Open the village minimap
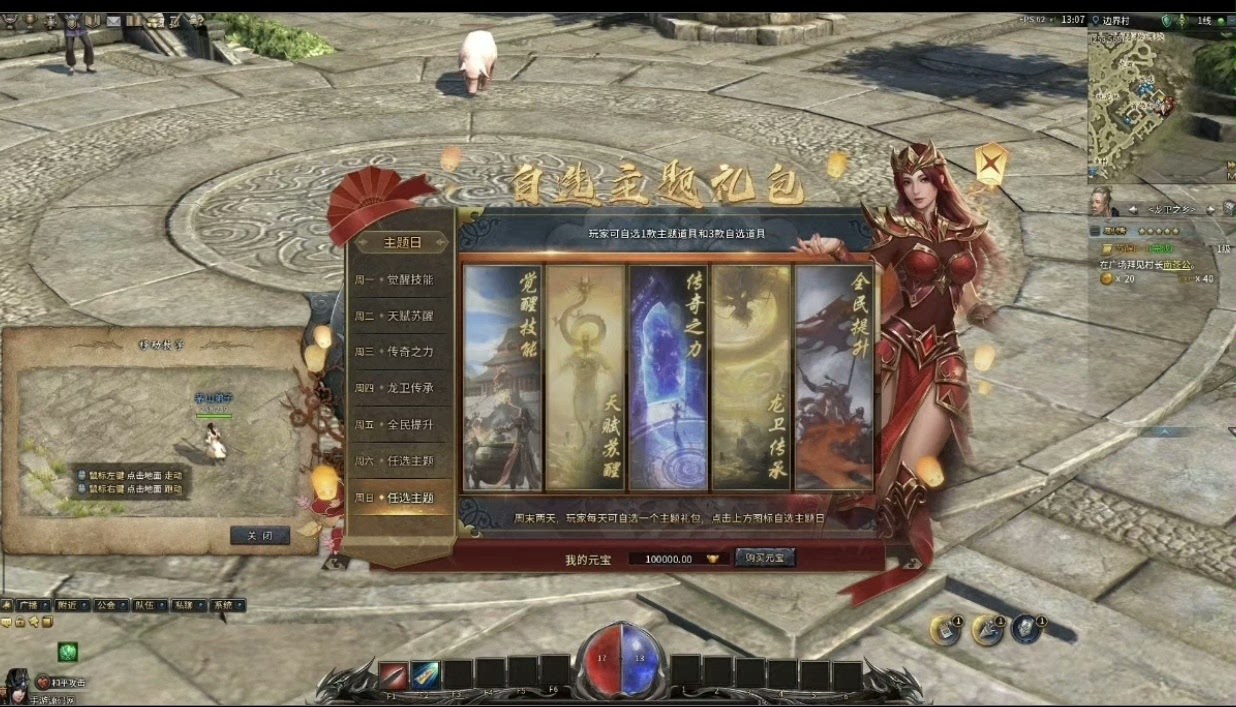 pyautogui.click(x=1137, y=102)
